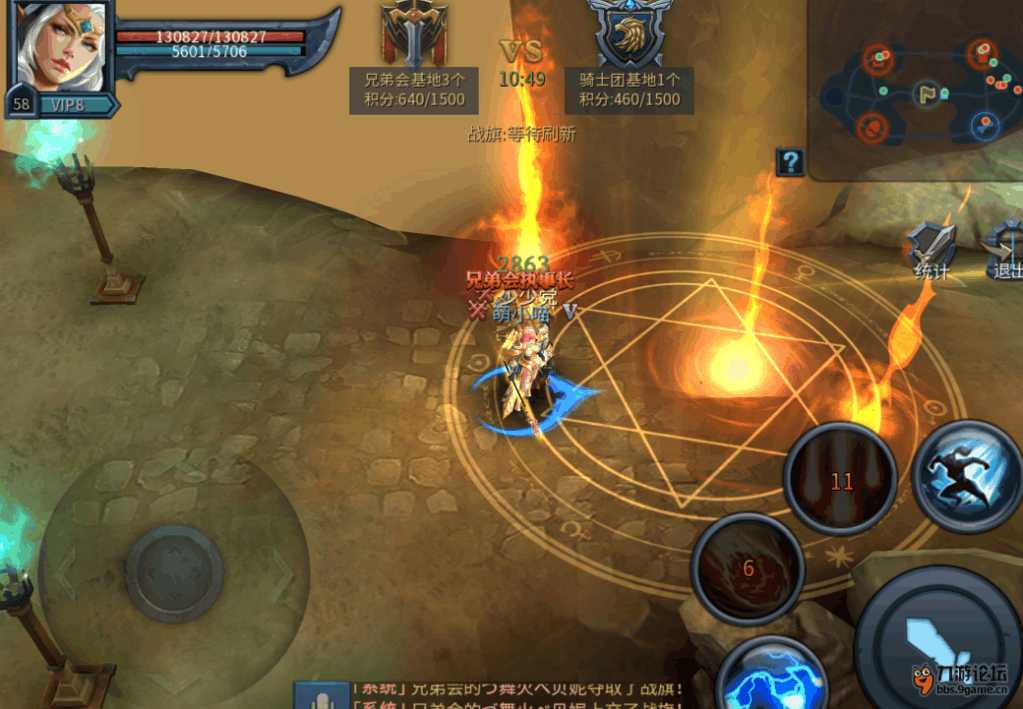This screenshot has width=1023, height=709.
Task: Touch the virtual joystick knob
Action: (174, 573)
